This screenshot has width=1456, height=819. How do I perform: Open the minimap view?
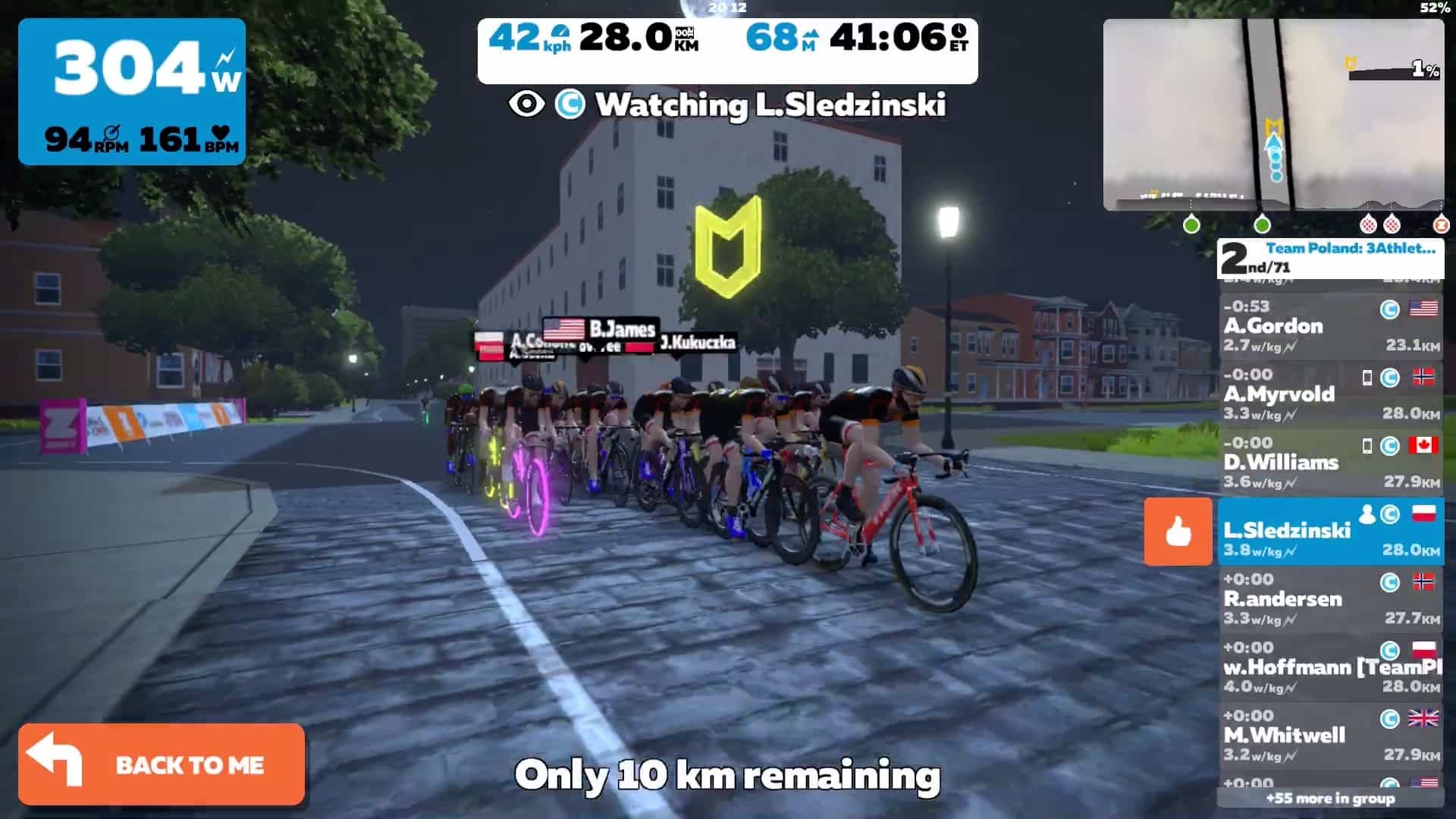(1272, 115)
